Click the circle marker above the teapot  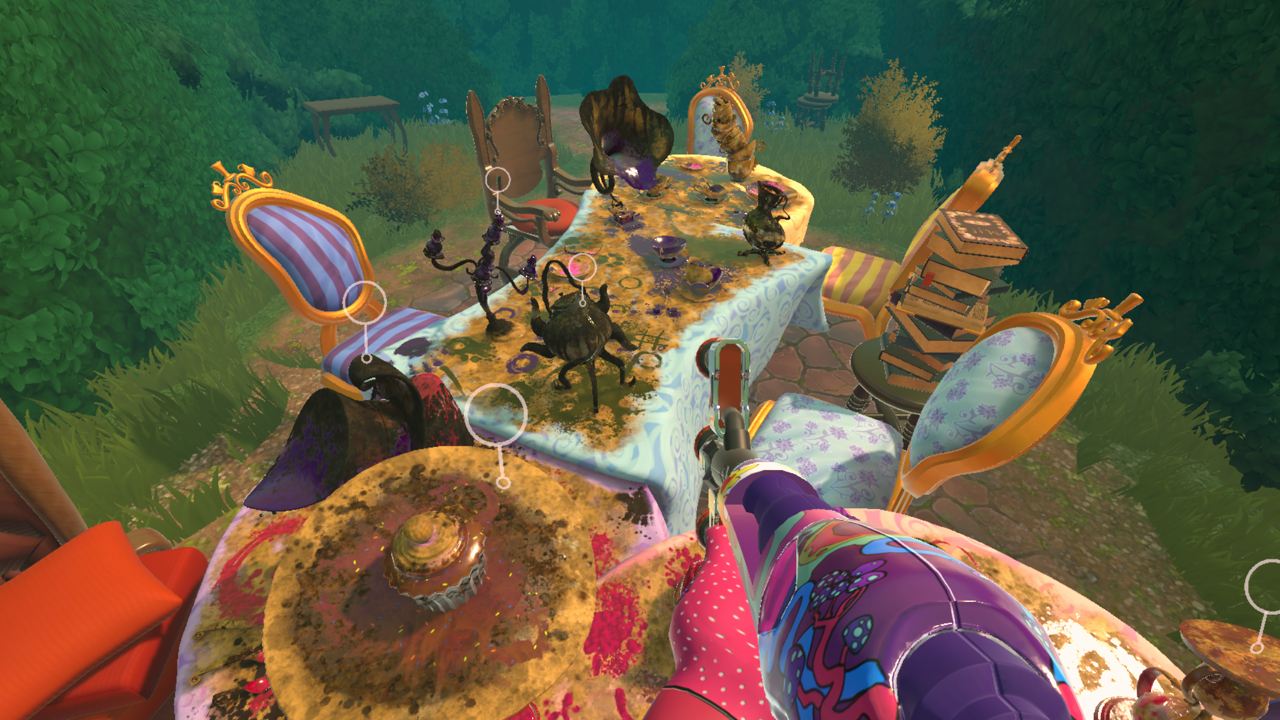pyautogui.click(x=582, y=267)
